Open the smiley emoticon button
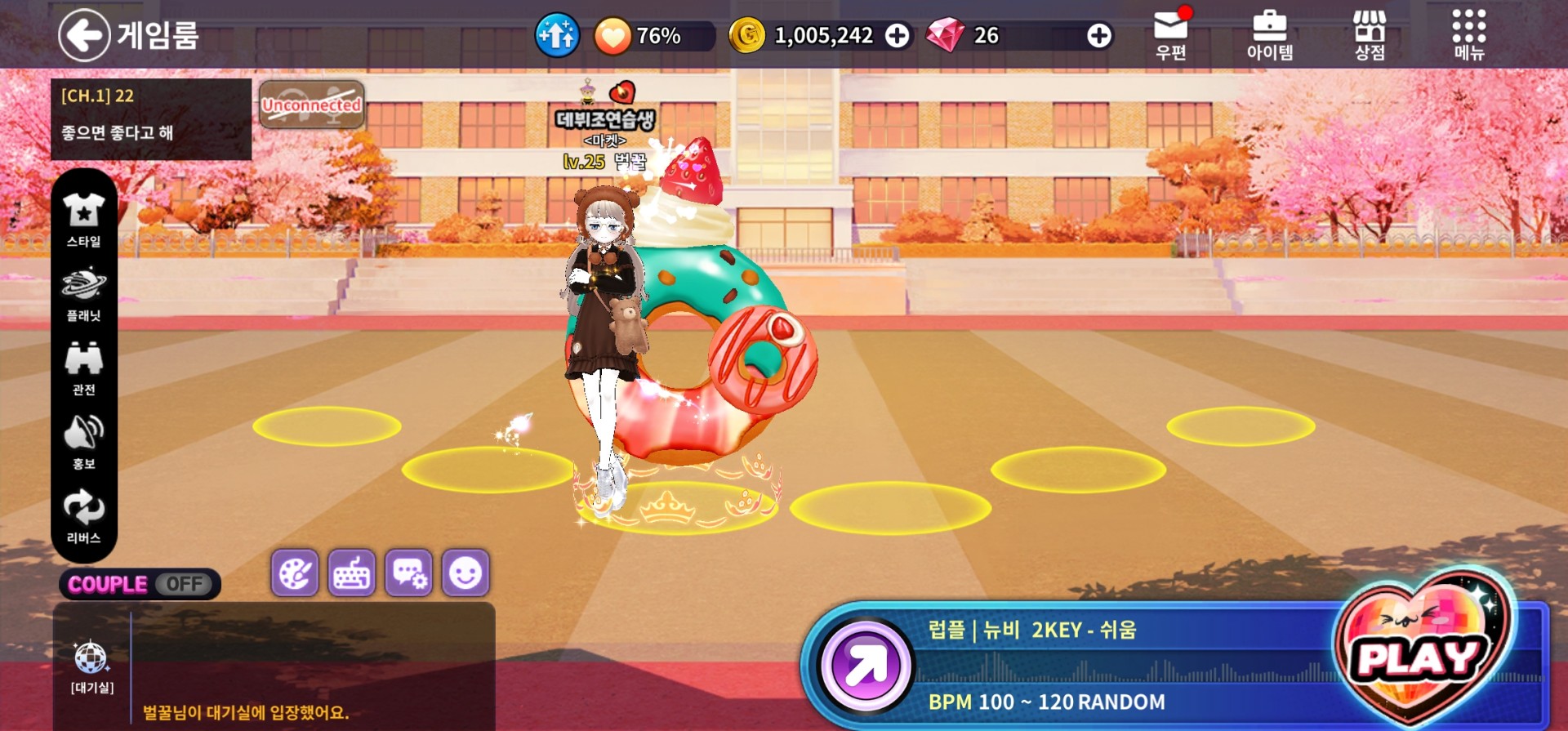1568x731 pixels. (465, 573)
